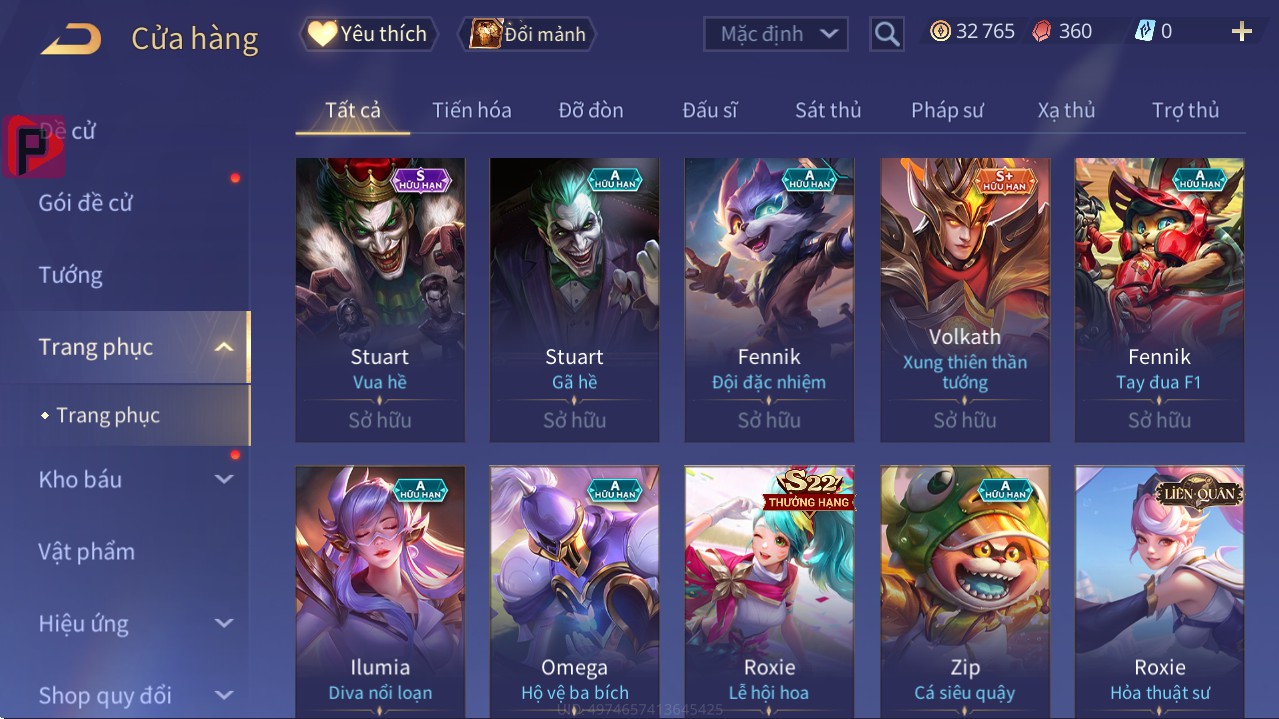Switch to the Tiến hóa tab
This screenshot has width=1279, height=719.
pyautogui.click(x=471, y=110)
